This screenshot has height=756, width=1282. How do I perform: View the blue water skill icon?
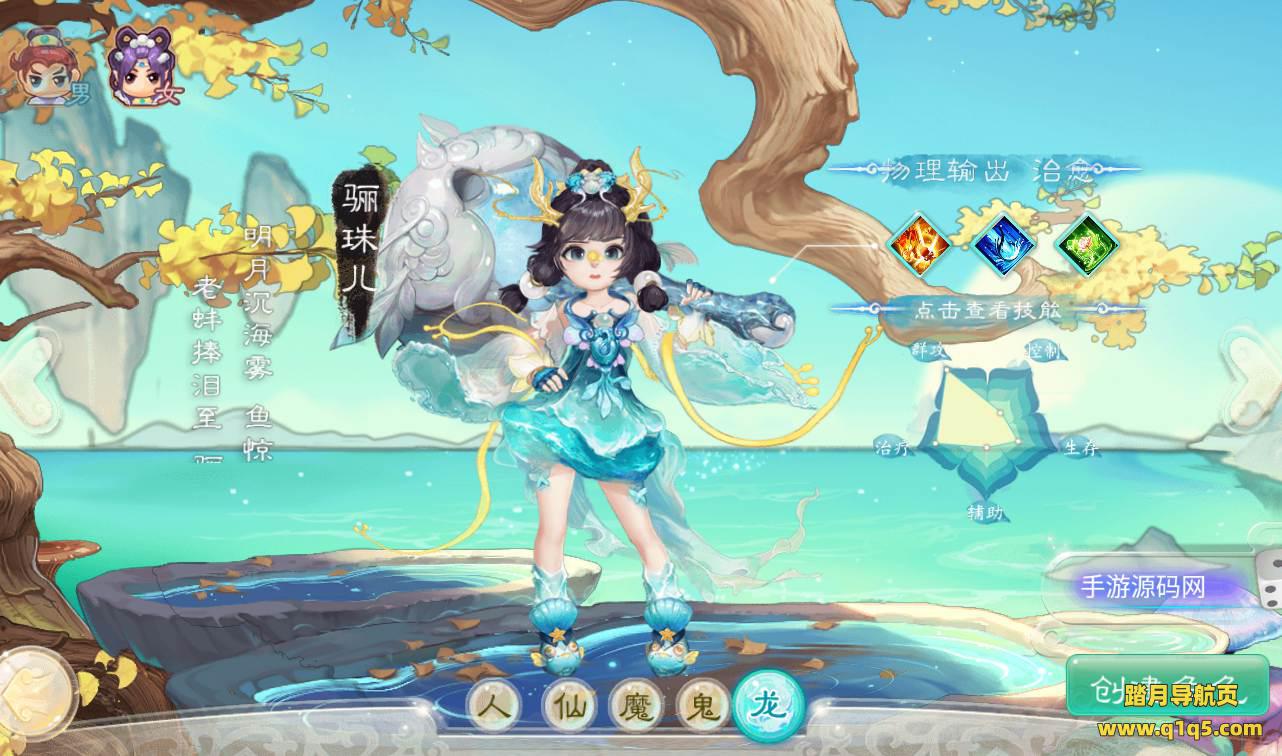pyautogui.click(x=1003, y=243)
